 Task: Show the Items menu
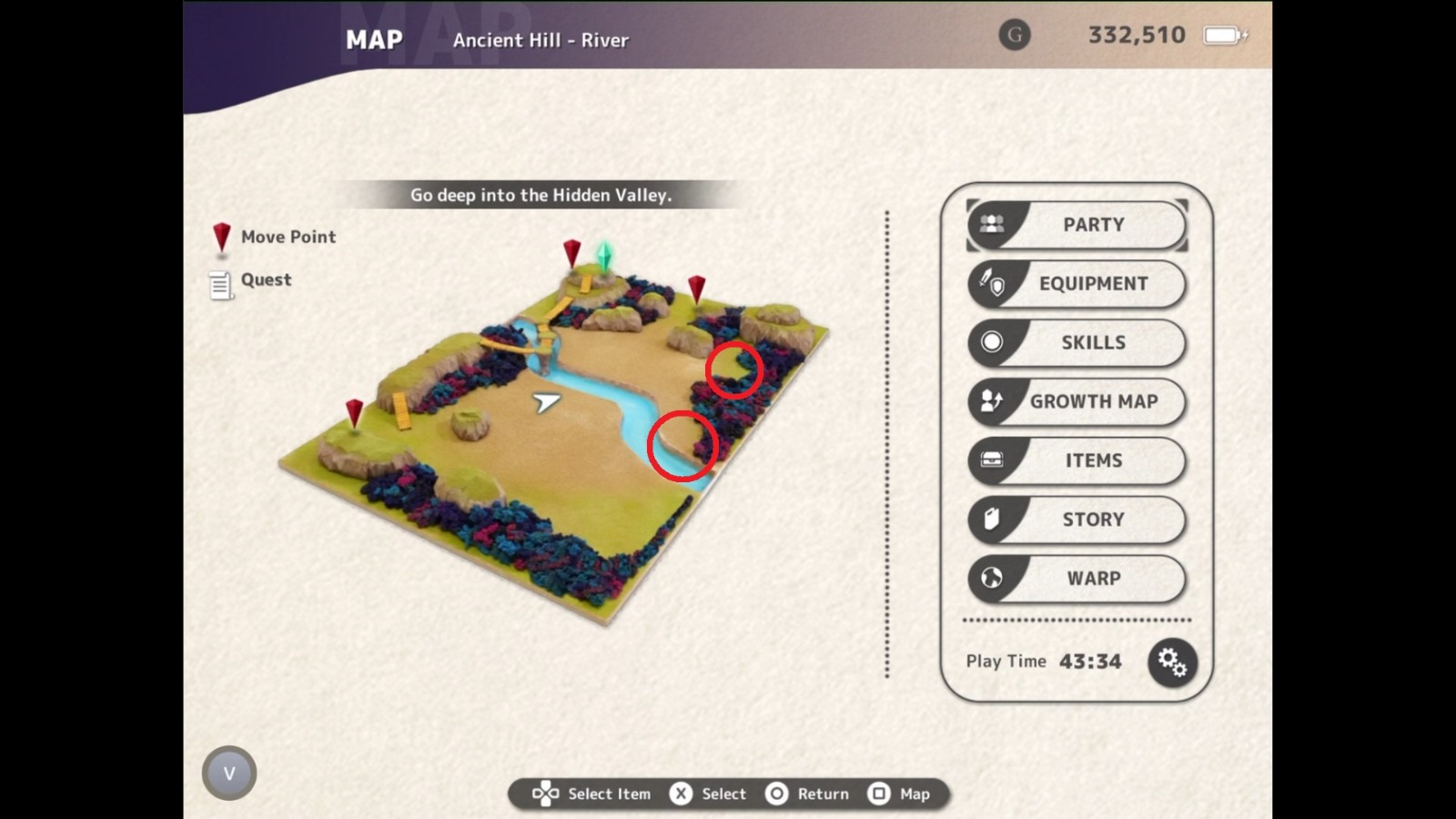click(1077, 460)
